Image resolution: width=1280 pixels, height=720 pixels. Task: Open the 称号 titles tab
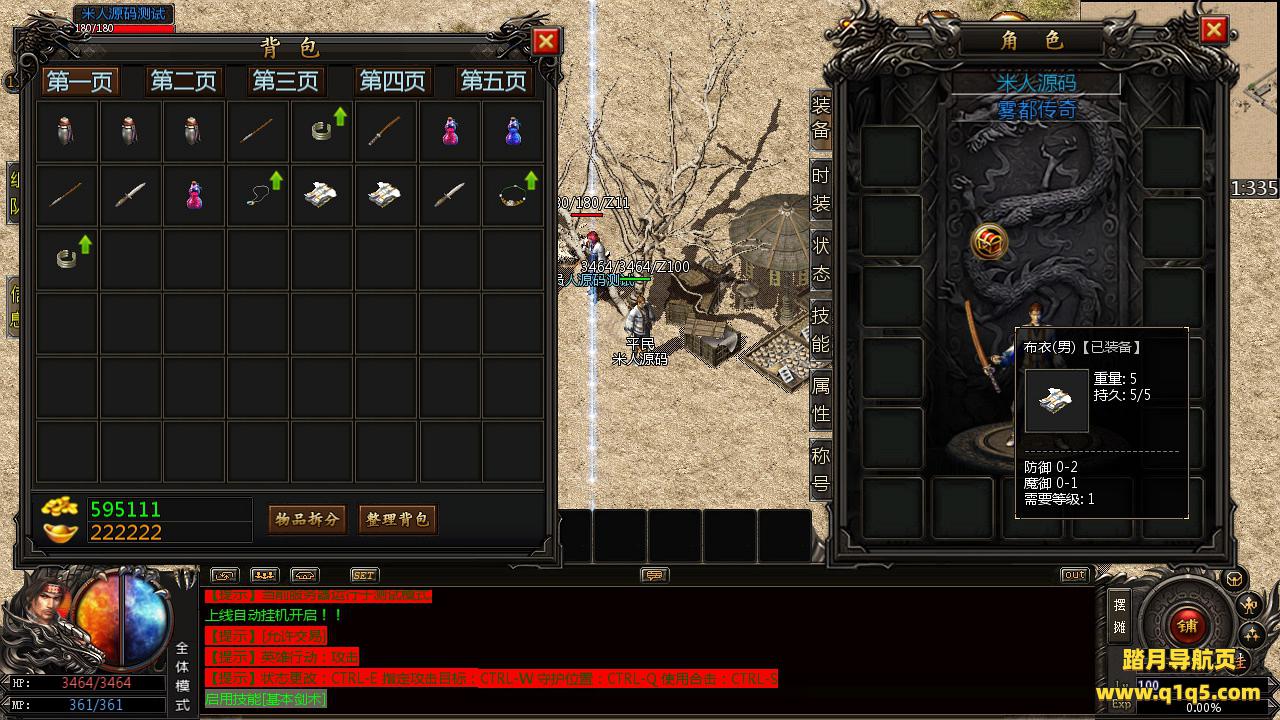(x=821, y=469)
